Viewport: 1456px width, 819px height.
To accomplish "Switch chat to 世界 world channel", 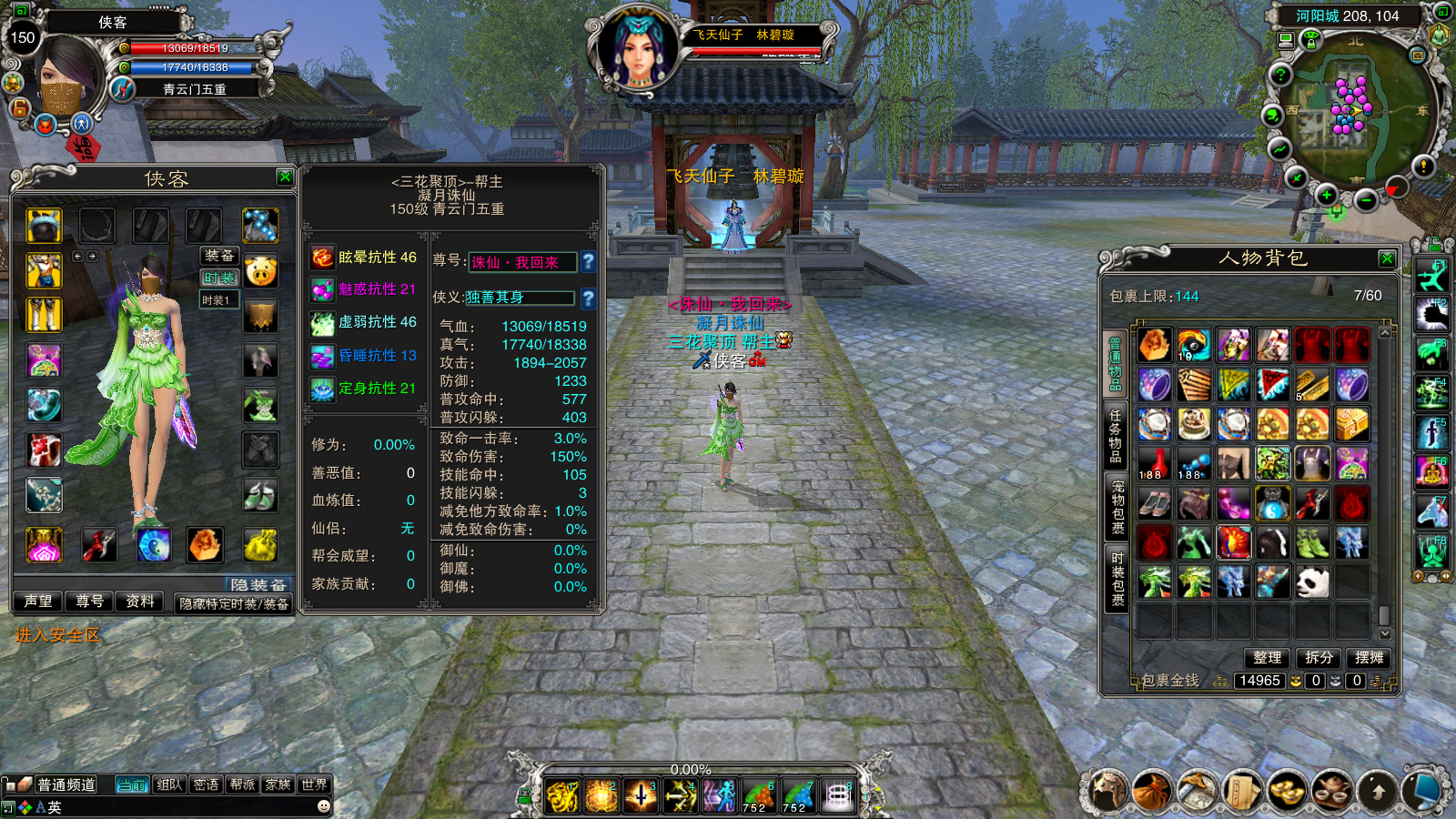I will [314, 784].
